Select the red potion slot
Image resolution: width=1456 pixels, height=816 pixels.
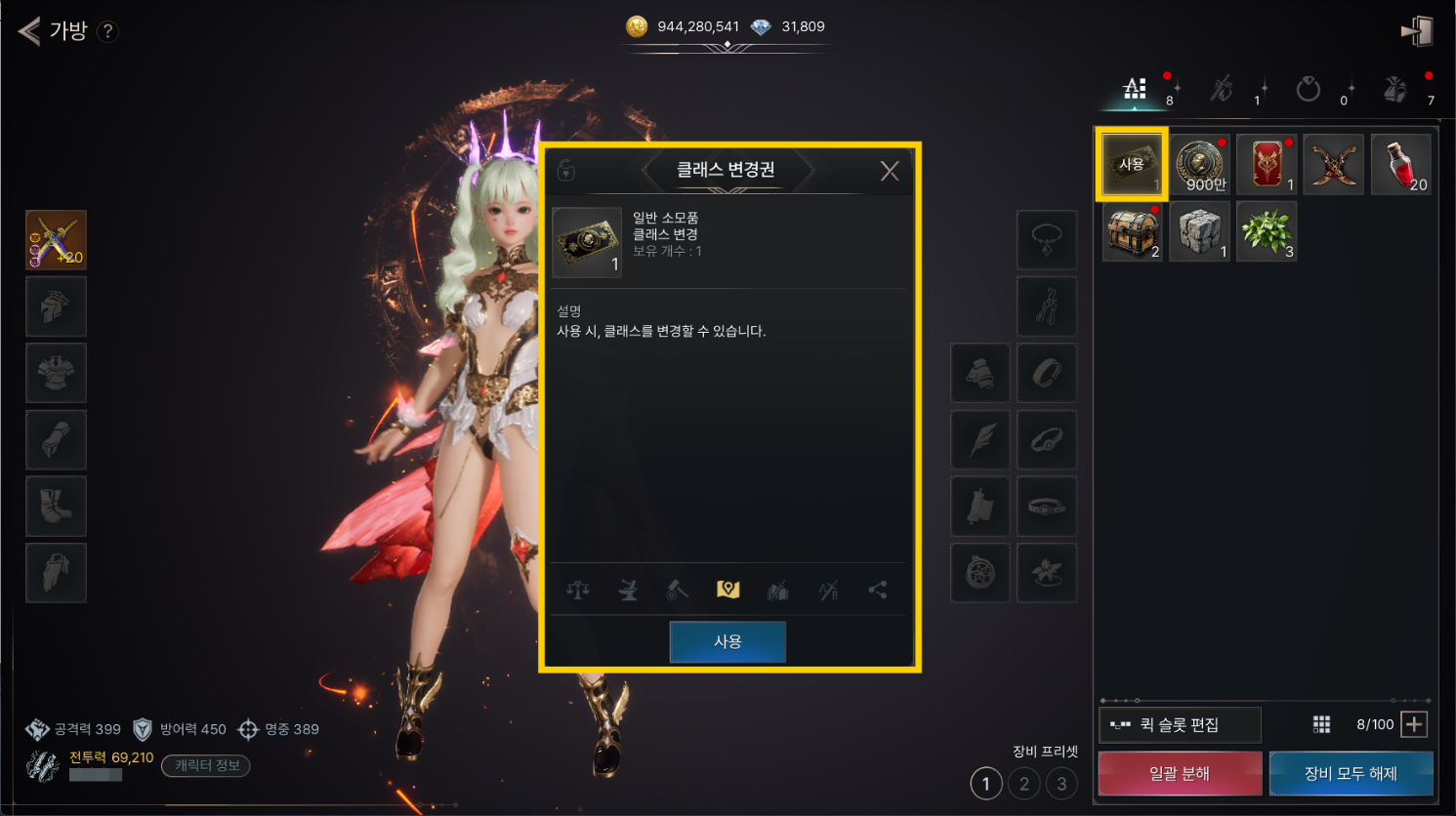tap(1401, 165)
